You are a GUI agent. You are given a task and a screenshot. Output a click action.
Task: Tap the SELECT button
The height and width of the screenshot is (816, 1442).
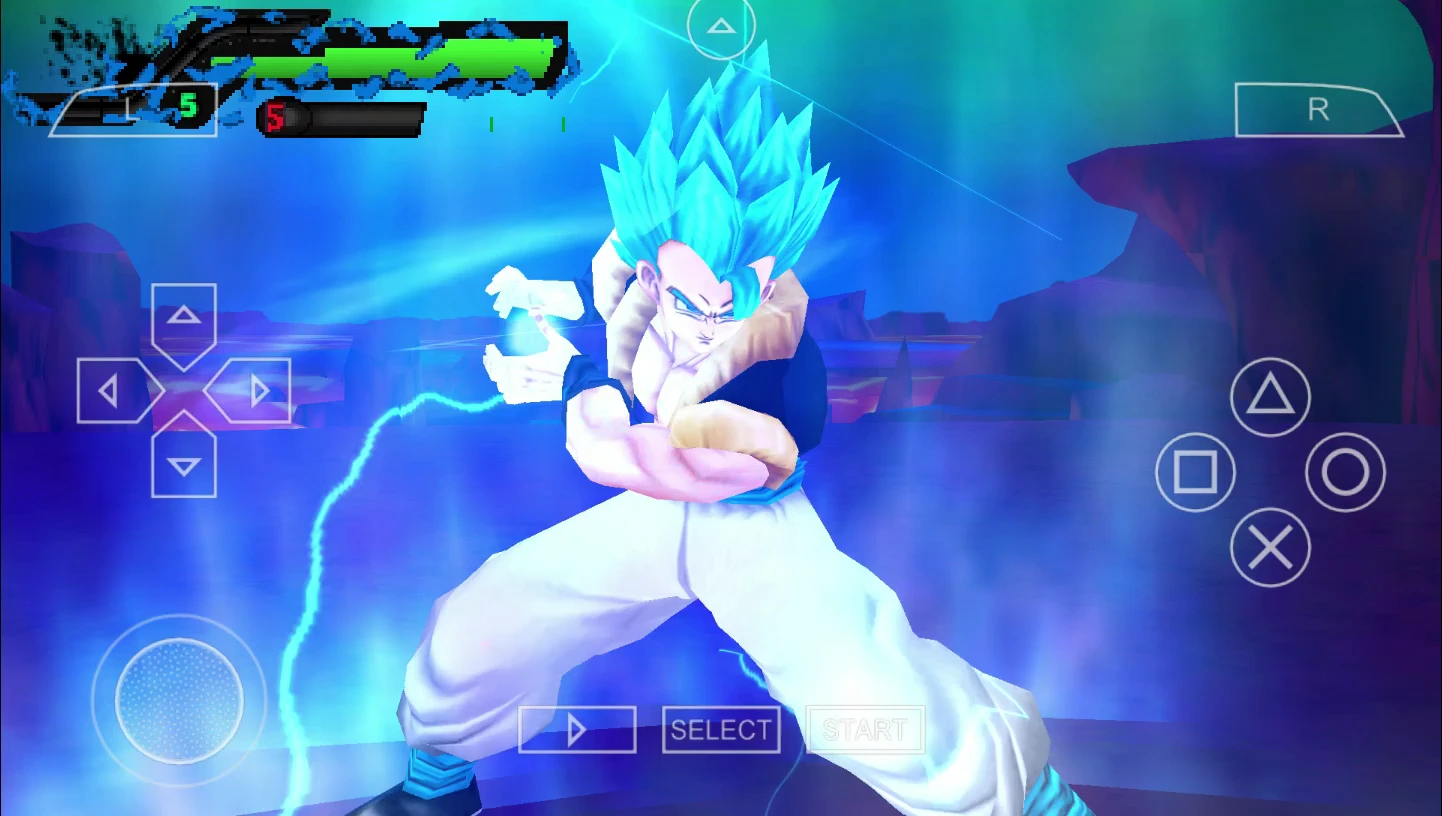(x=721, y=730)
